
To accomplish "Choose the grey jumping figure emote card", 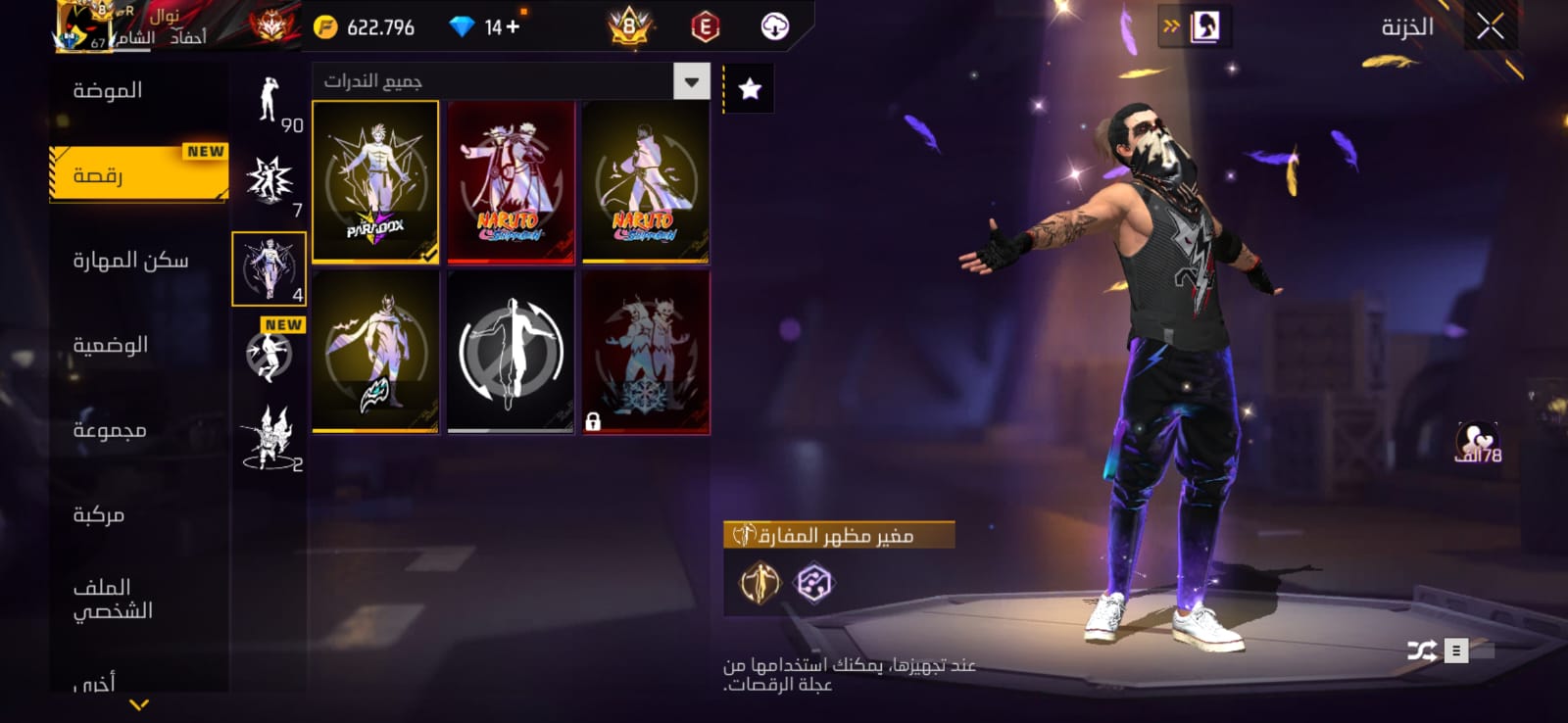I will pyautogui.click(x=511, y=352).
